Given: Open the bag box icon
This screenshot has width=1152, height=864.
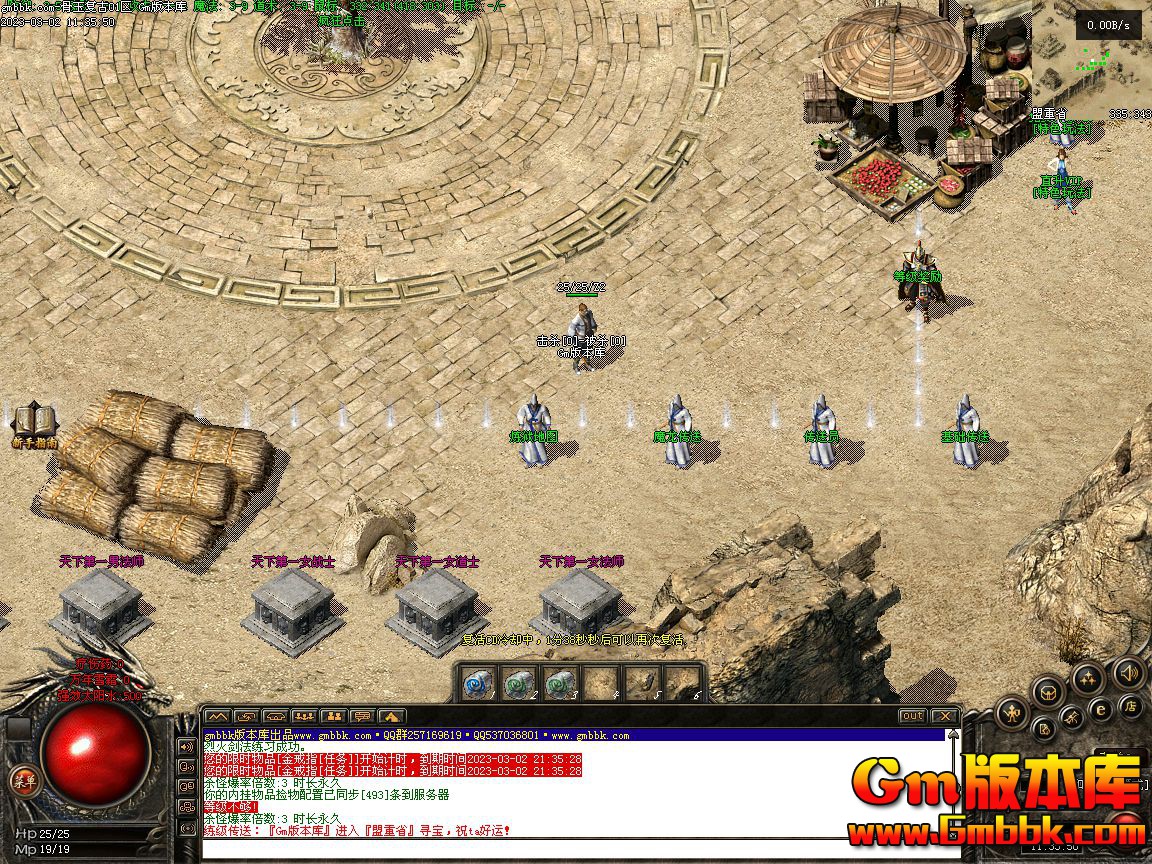Looking at the screenshot, I should coord(1048,690).
